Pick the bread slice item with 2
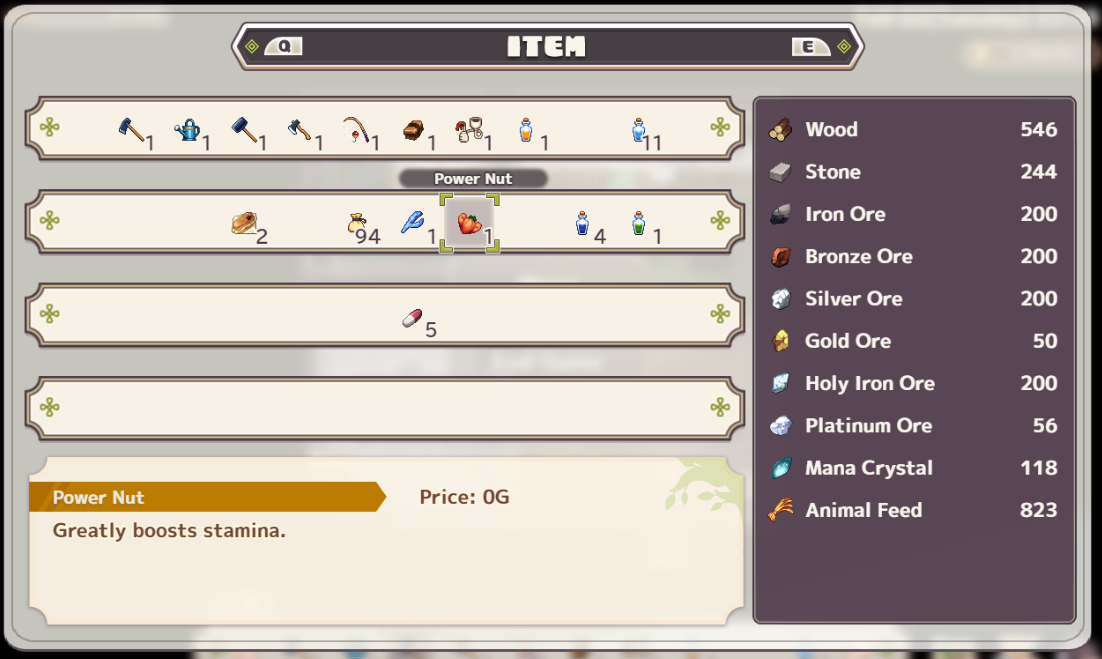Screen dimensions: 1102x659 click(x=244, y=223)
